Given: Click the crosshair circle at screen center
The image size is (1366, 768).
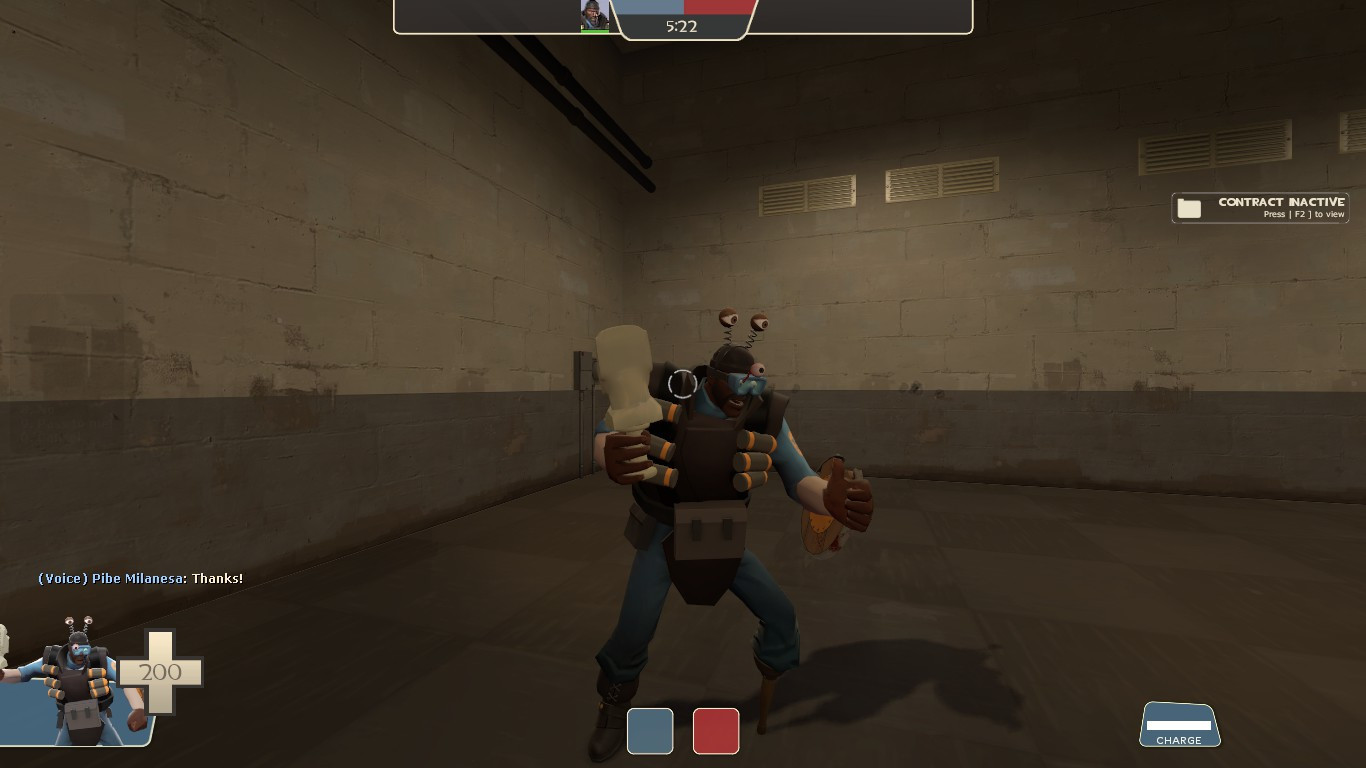Looking at the screenshot, I should coord(683,384).
